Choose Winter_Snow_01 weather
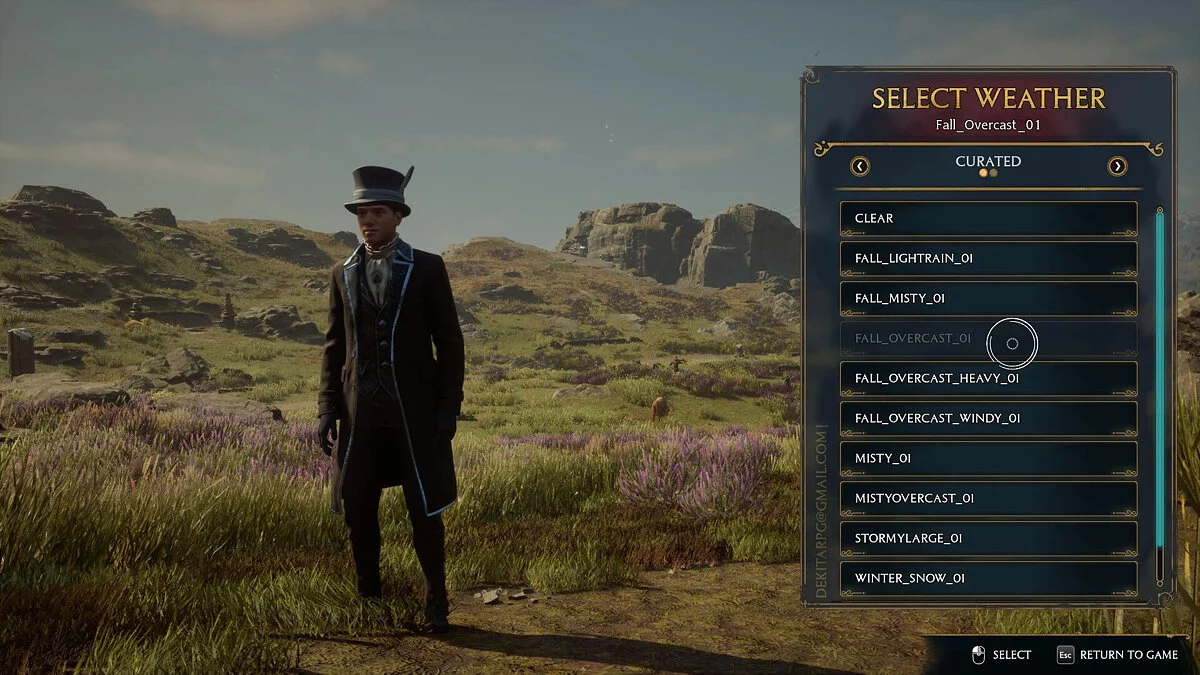This screenshot has height=675, width=1200. pos(988,578)
